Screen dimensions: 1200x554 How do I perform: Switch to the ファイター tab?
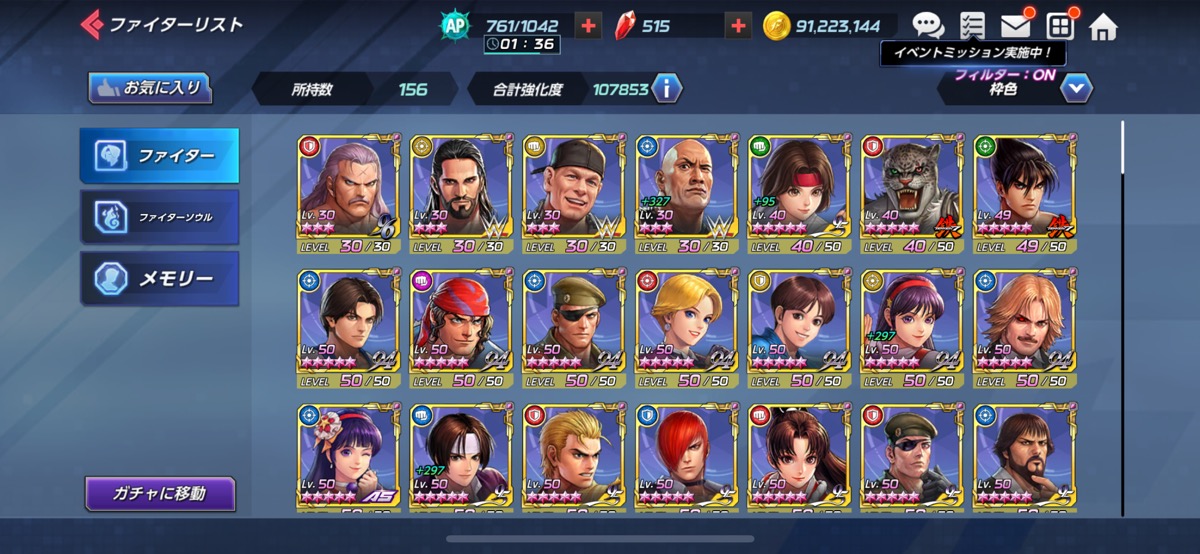tap(160, 155)
